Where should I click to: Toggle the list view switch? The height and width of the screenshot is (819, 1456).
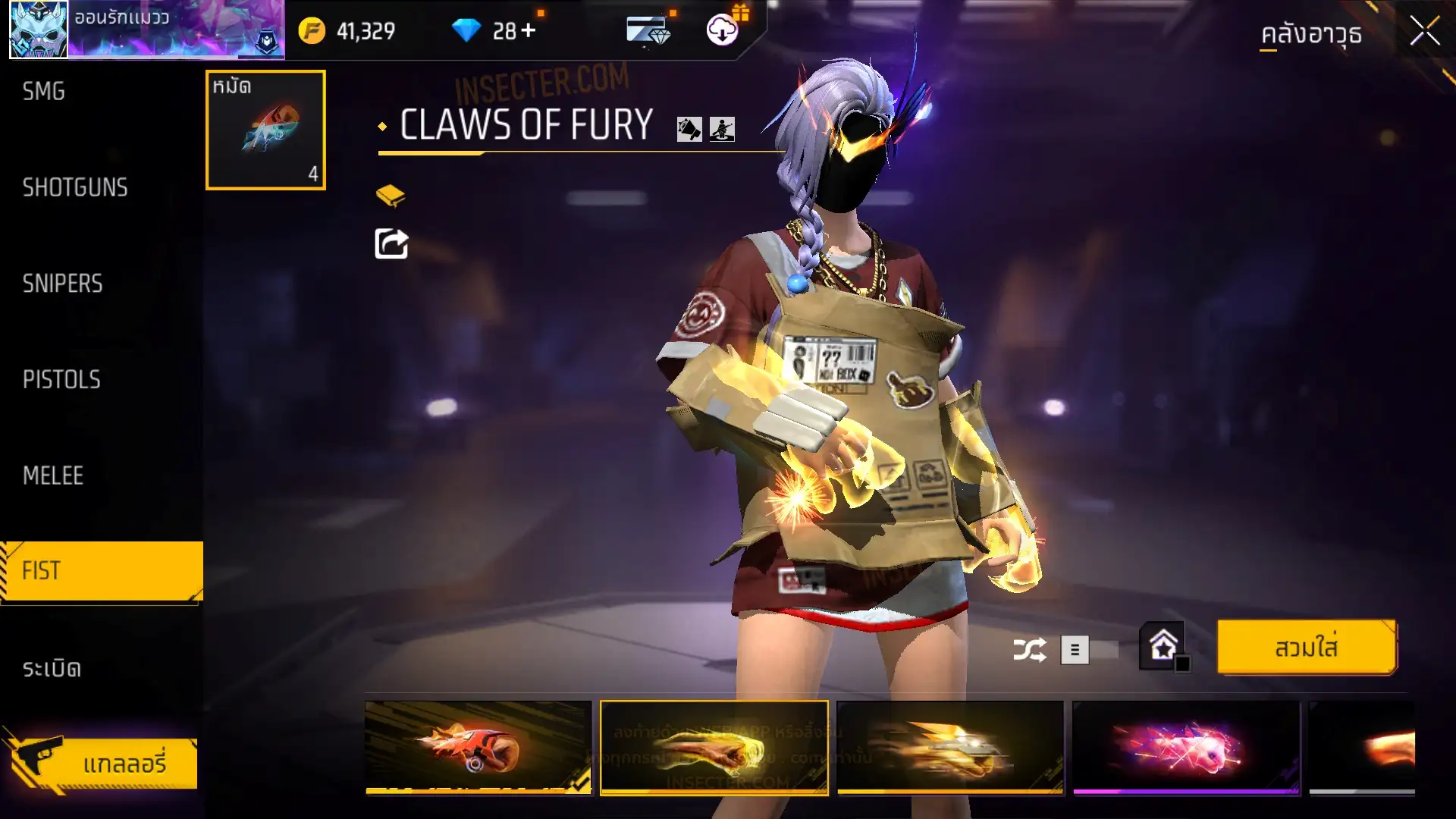coord(1089,650)
